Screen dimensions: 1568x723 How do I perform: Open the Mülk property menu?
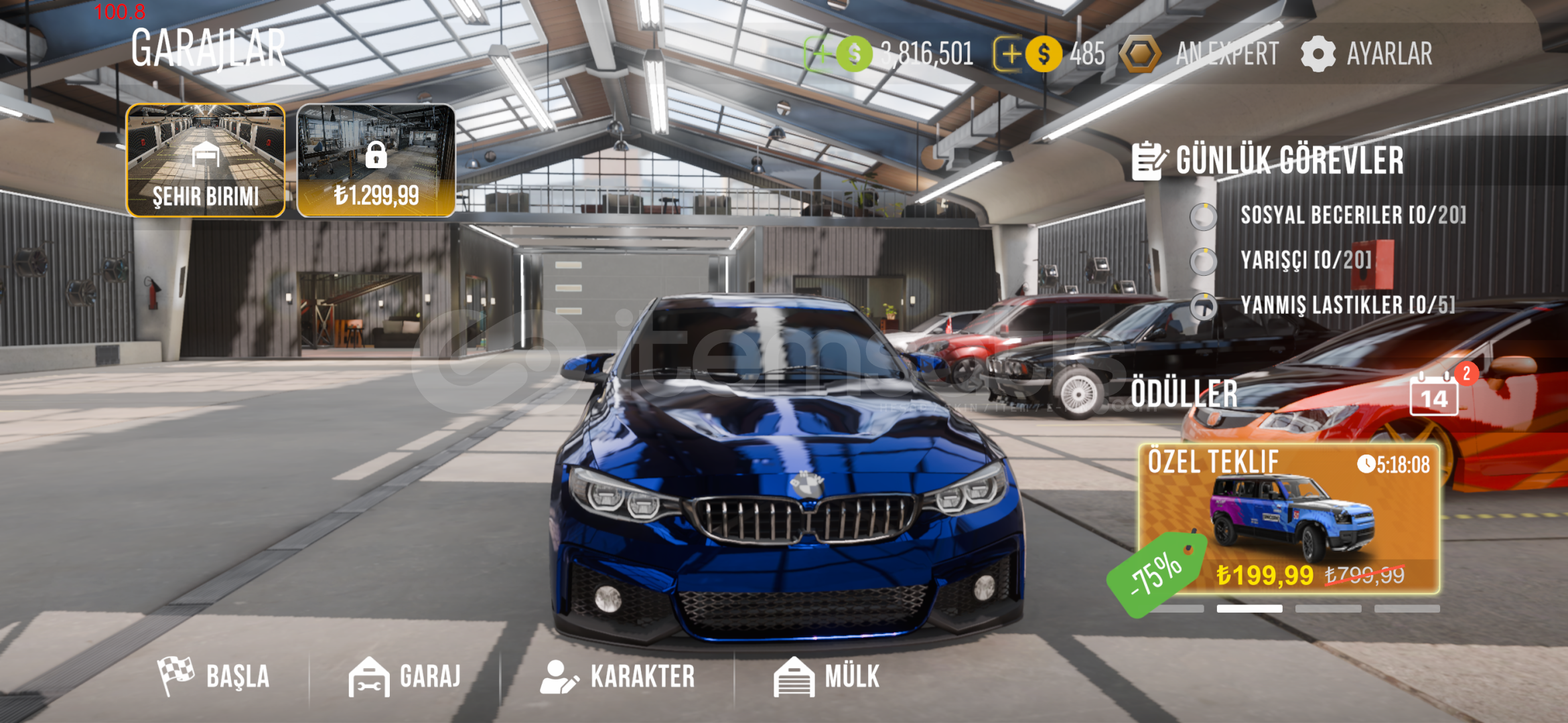(827, 676)
